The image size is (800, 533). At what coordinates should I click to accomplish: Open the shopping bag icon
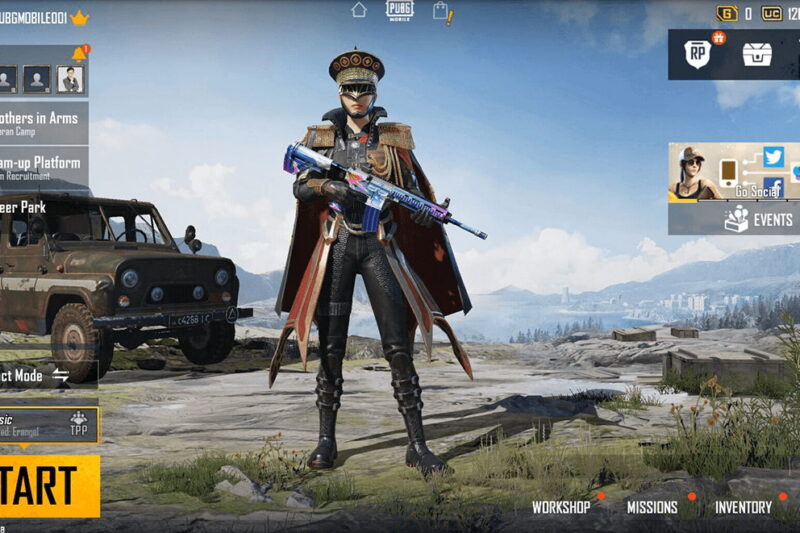441,12
